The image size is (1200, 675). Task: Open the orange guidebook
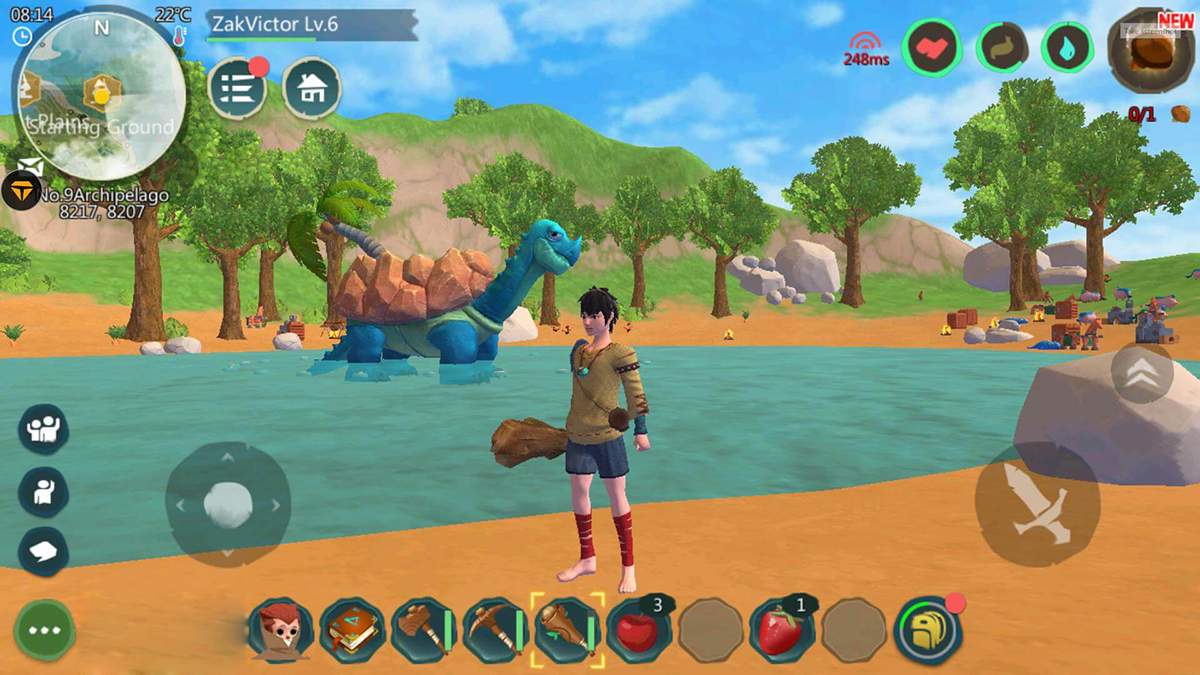[352, 630]
